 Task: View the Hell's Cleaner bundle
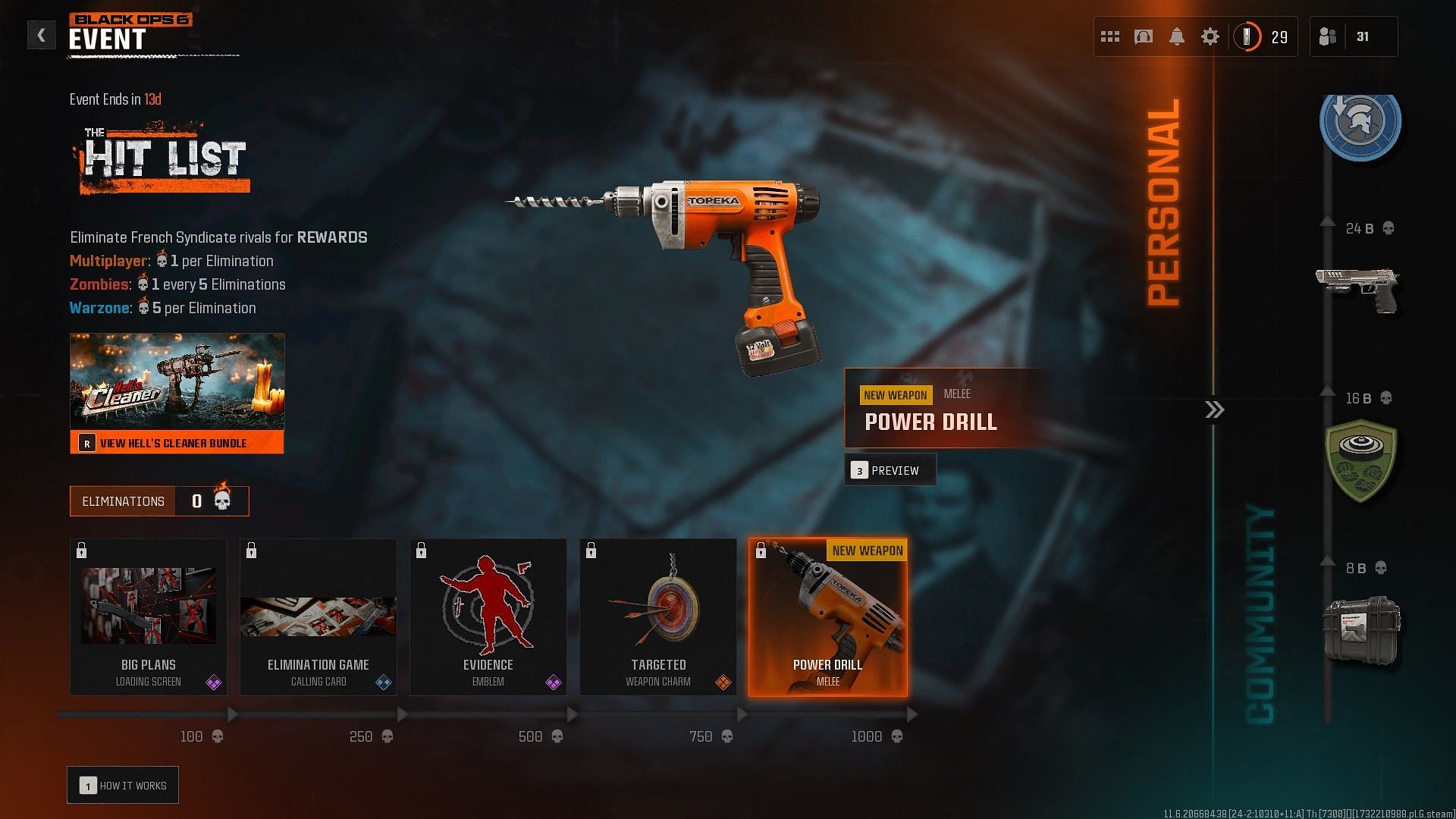[177, 443]
